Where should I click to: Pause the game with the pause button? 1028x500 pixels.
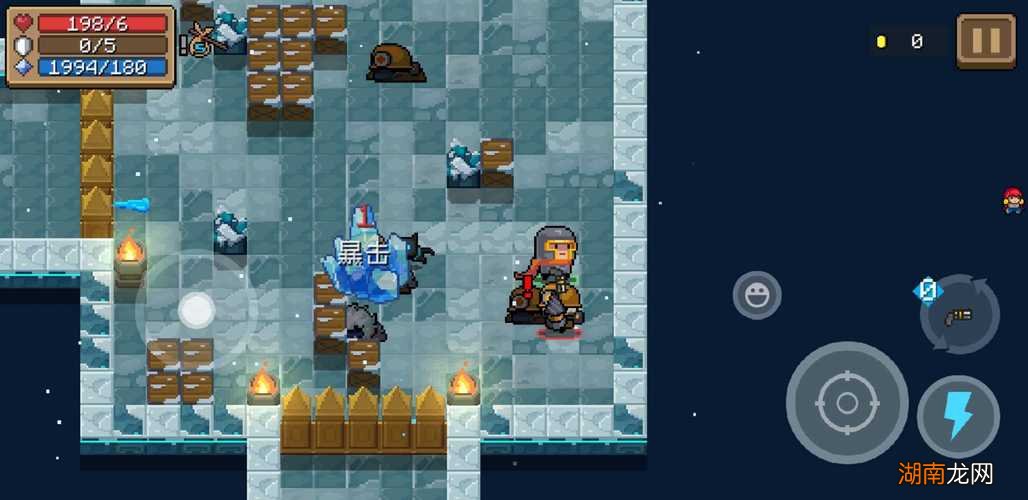coord(985,42)
